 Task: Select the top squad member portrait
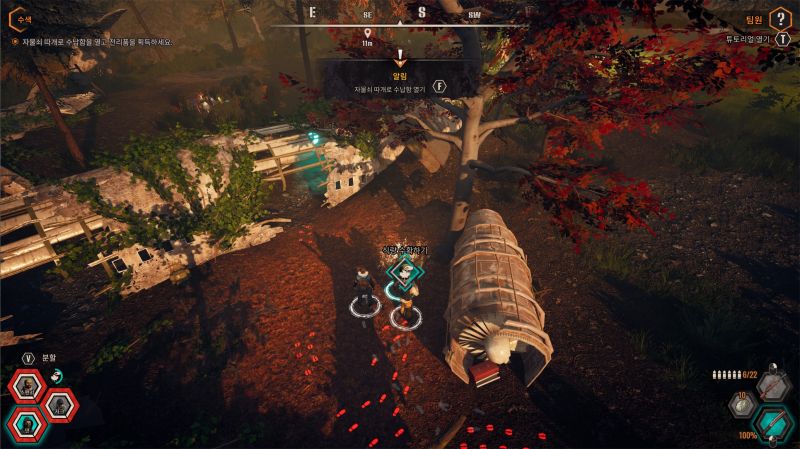tap(25, 387)
